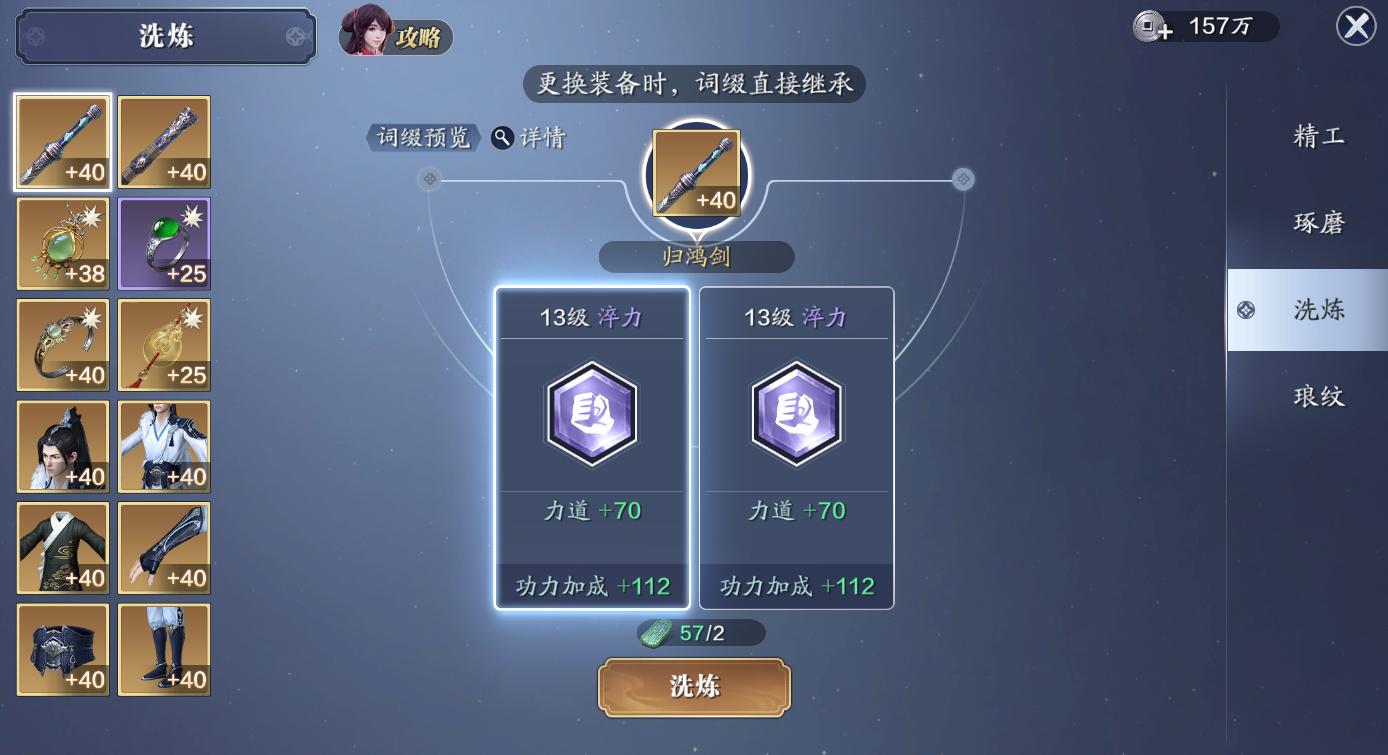Viewport: 1388px width, 755px height.
Task: Select the +38 pendant equipment icon
Action: coord(62,243)
